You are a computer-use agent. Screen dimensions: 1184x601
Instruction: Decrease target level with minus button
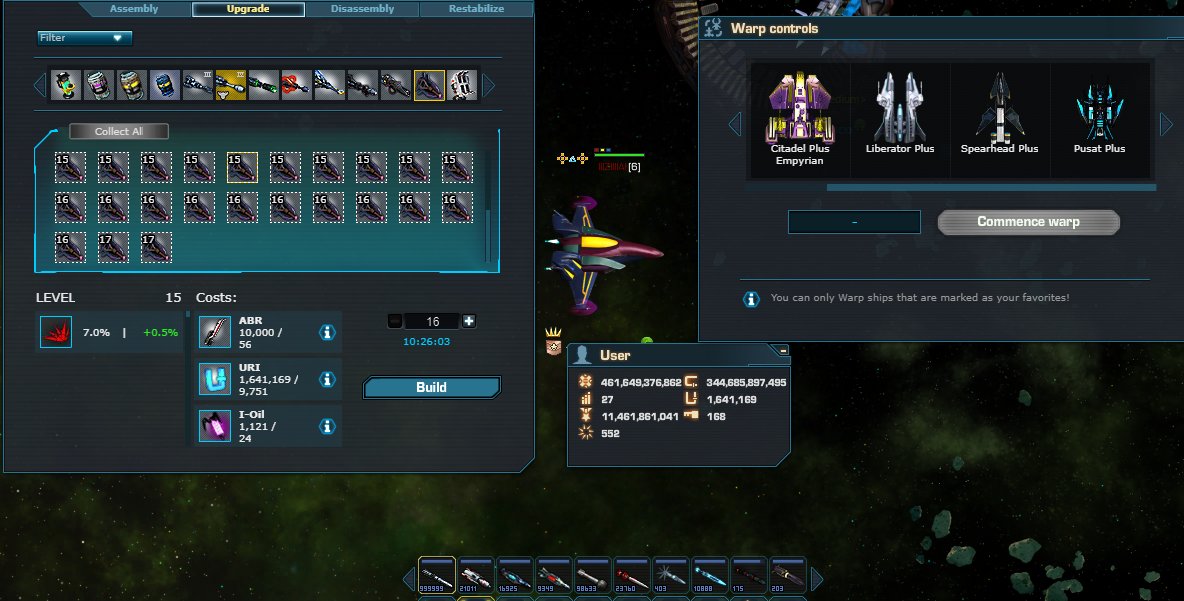[x=394, y=321]
